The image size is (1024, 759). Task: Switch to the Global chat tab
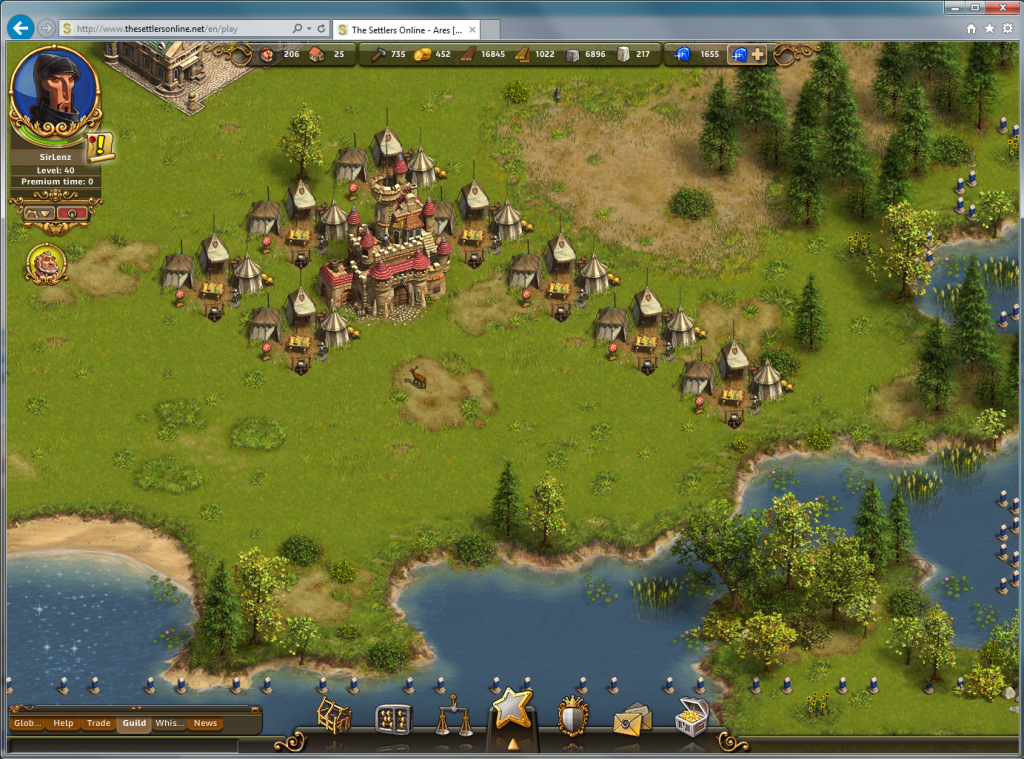(x=28, y=723)
